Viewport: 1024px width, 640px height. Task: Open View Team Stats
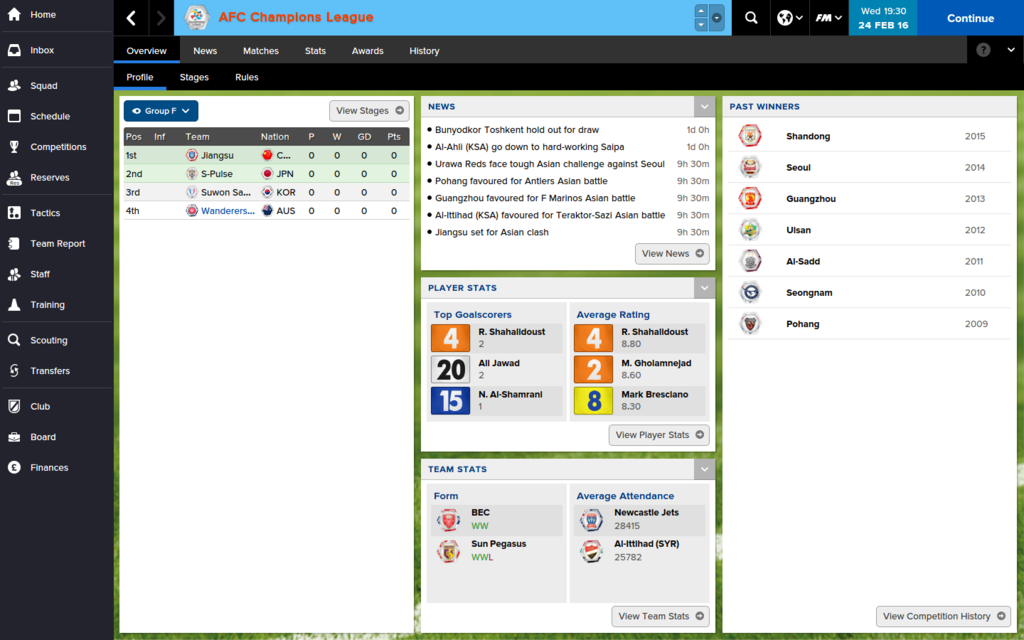tap(660, 616)
